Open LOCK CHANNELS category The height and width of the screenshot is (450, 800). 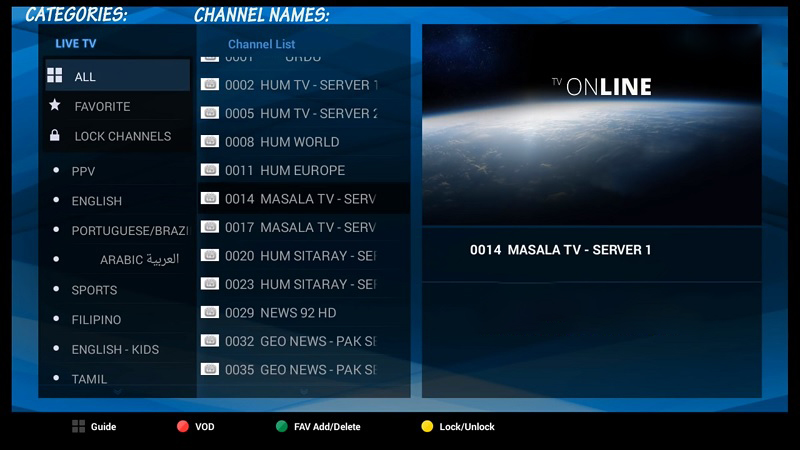point(116,136)
